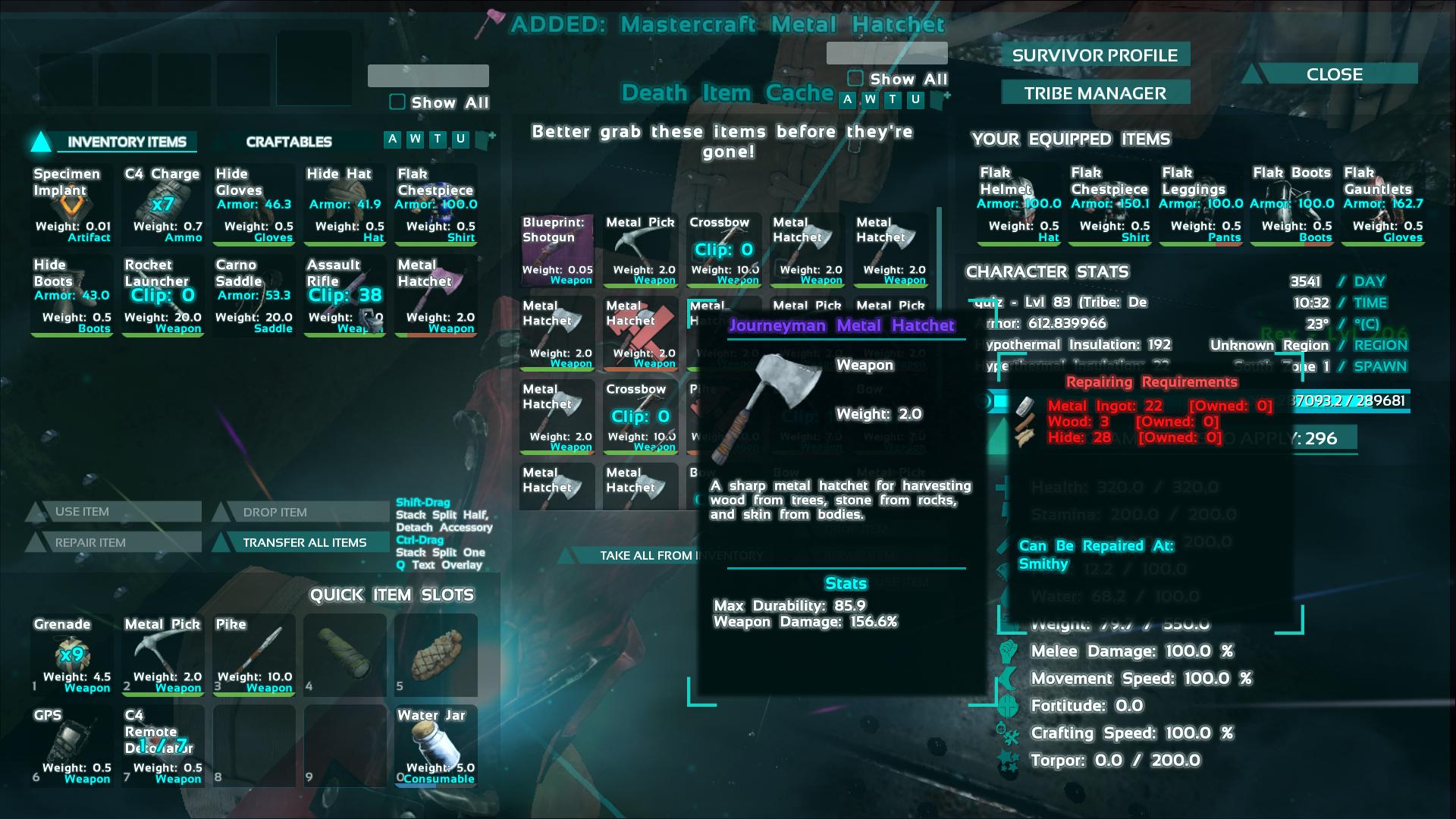1456x819 pixels.
Task: Select the GPS quick slot
Action: [72, 746]
